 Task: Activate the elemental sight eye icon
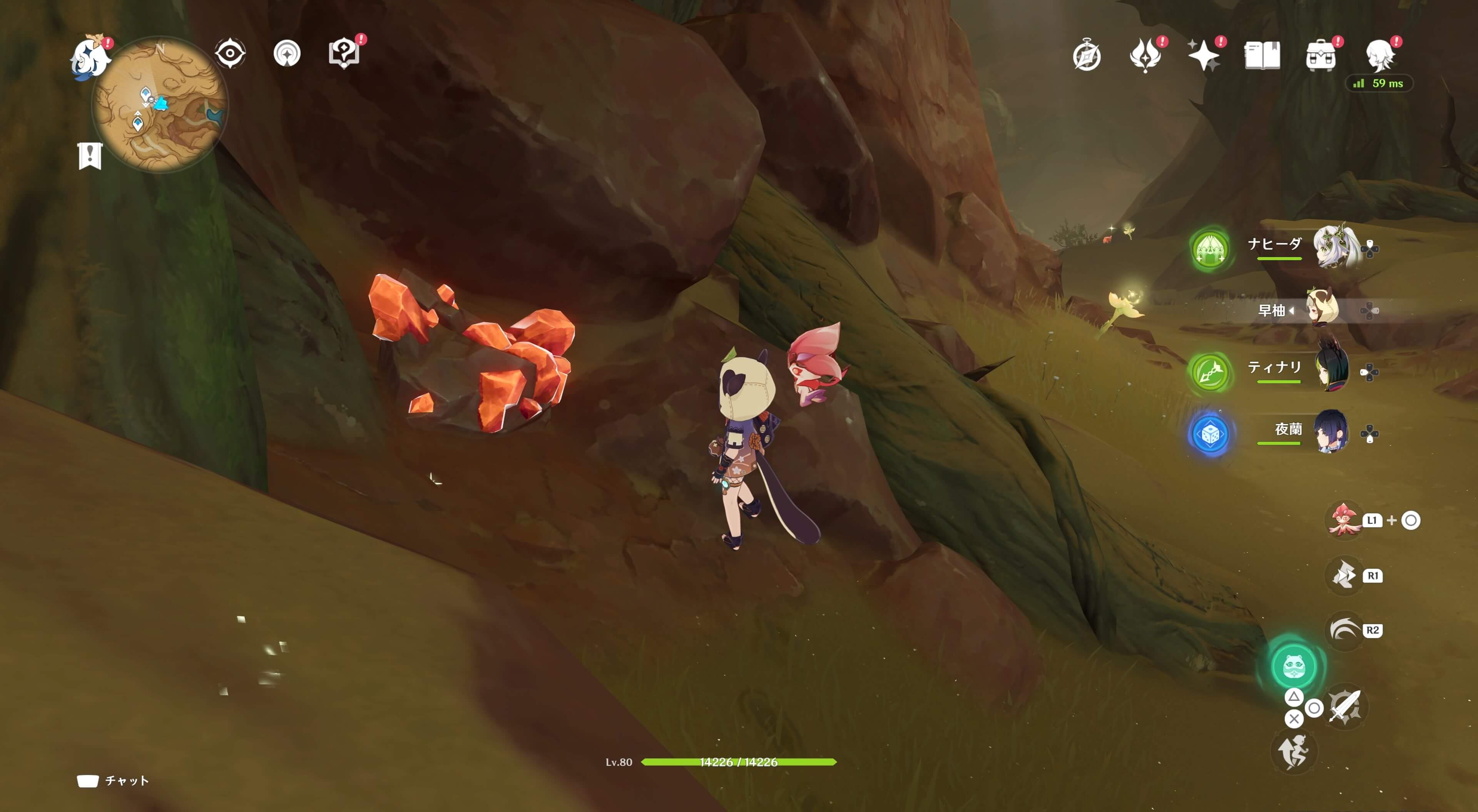tap(230, 54)
